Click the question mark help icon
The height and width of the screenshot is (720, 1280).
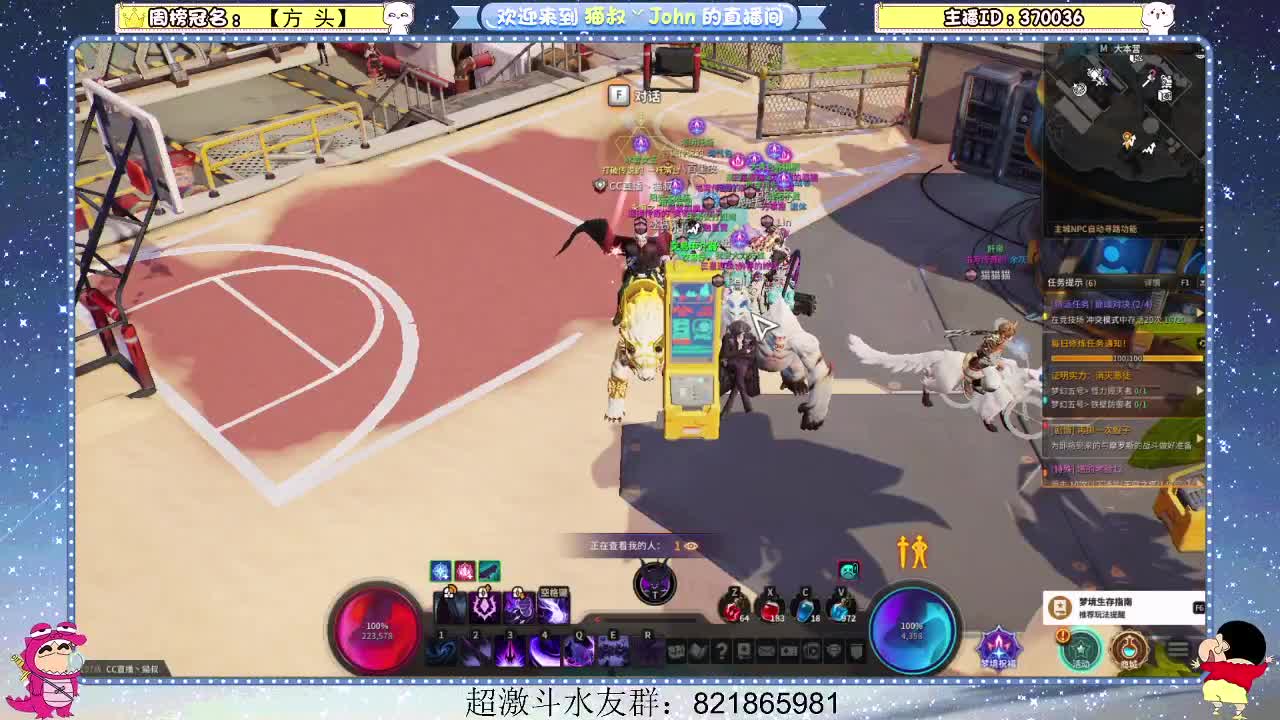720,650
